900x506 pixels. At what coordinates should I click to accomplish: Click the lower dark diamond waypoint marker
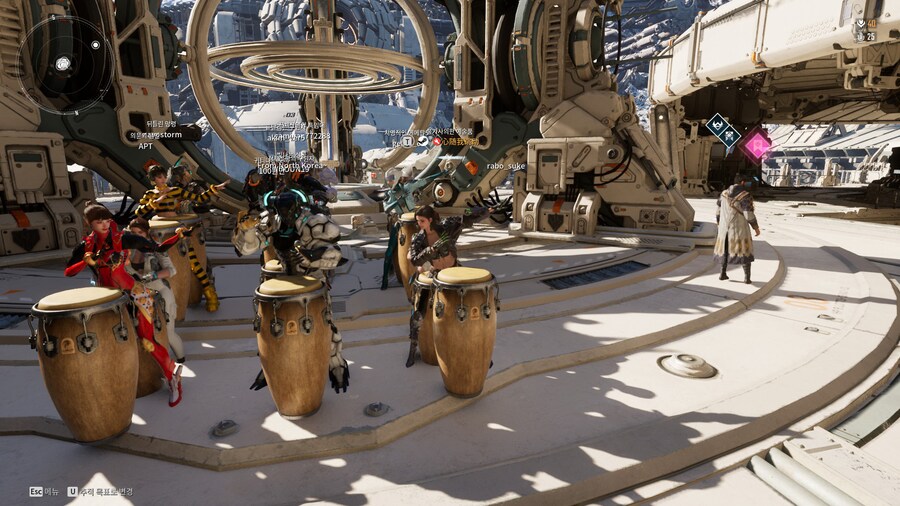(x=729, y=139)
